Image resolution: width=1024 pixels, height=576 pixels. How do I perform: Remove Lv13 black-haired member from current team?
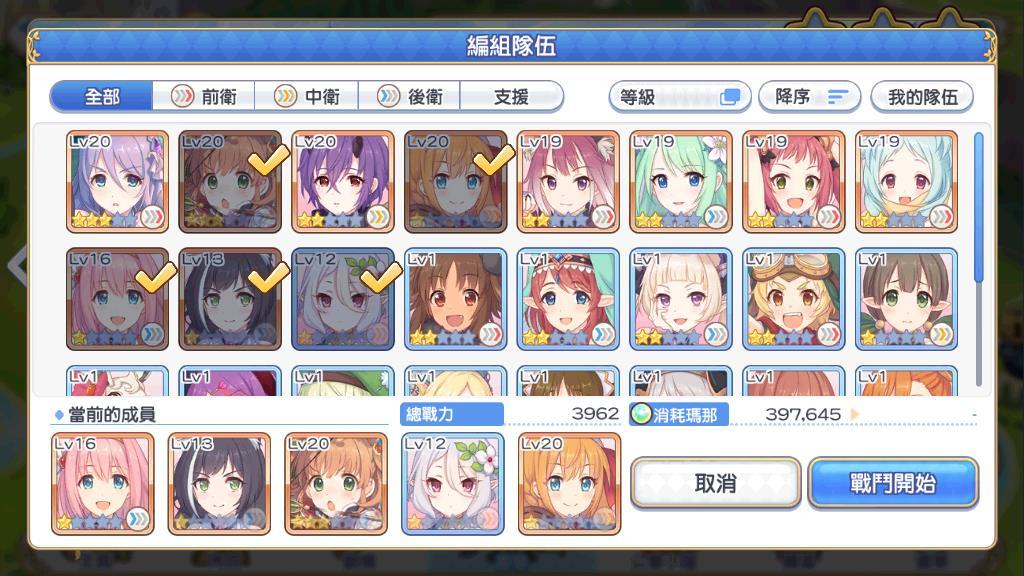tap(219, 483)
